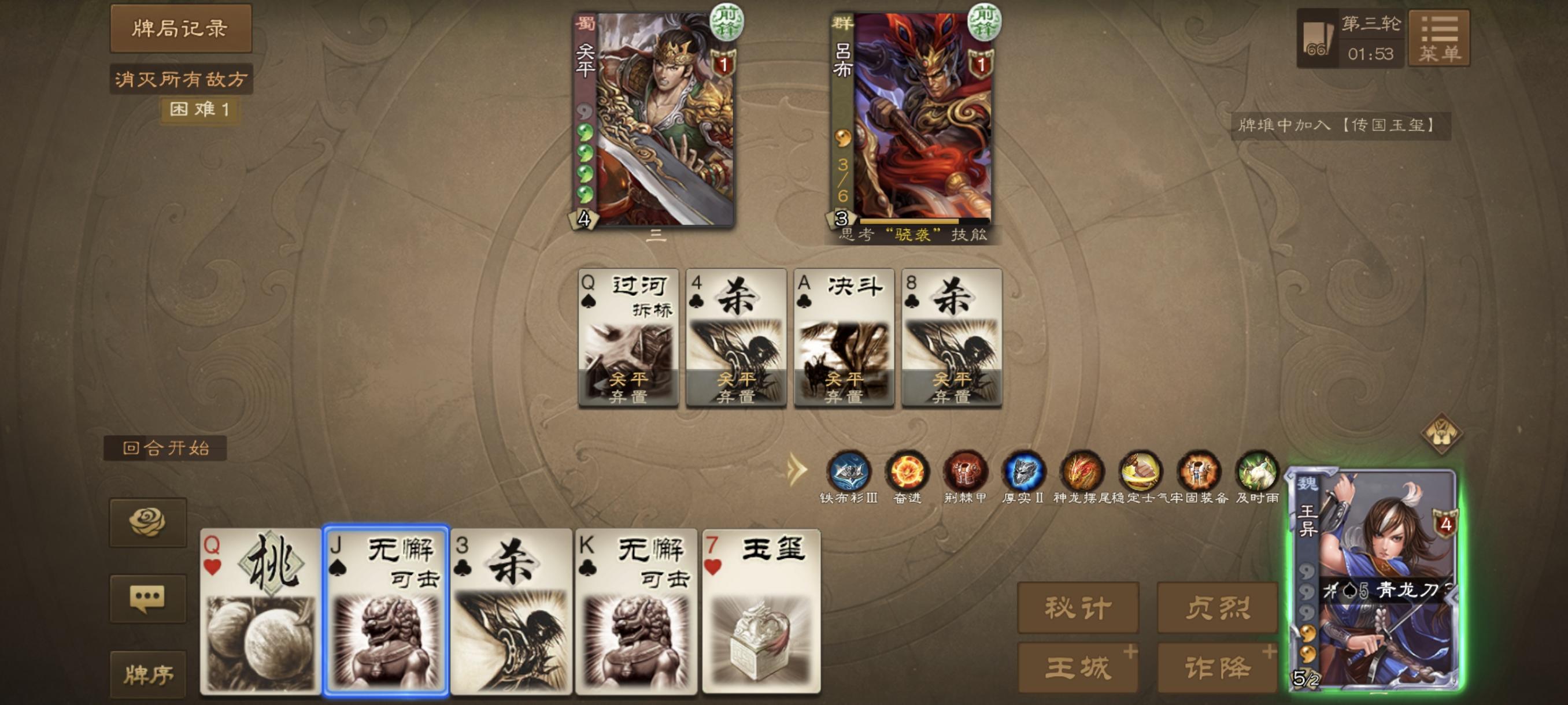Click the 困难1 difficulty label
1568x705 pixels.
tap(201, 112)
